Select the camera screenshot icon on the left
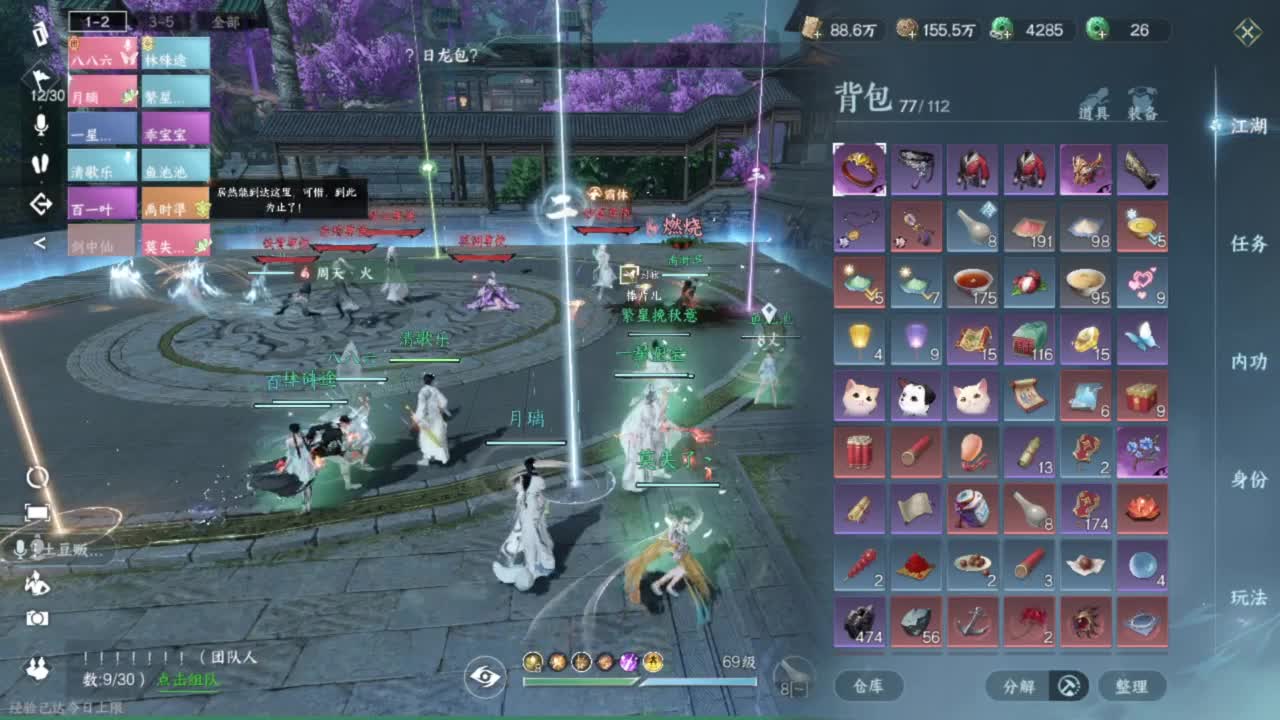This screenshot has width=1280, height=720. click(x=38, y=620)
